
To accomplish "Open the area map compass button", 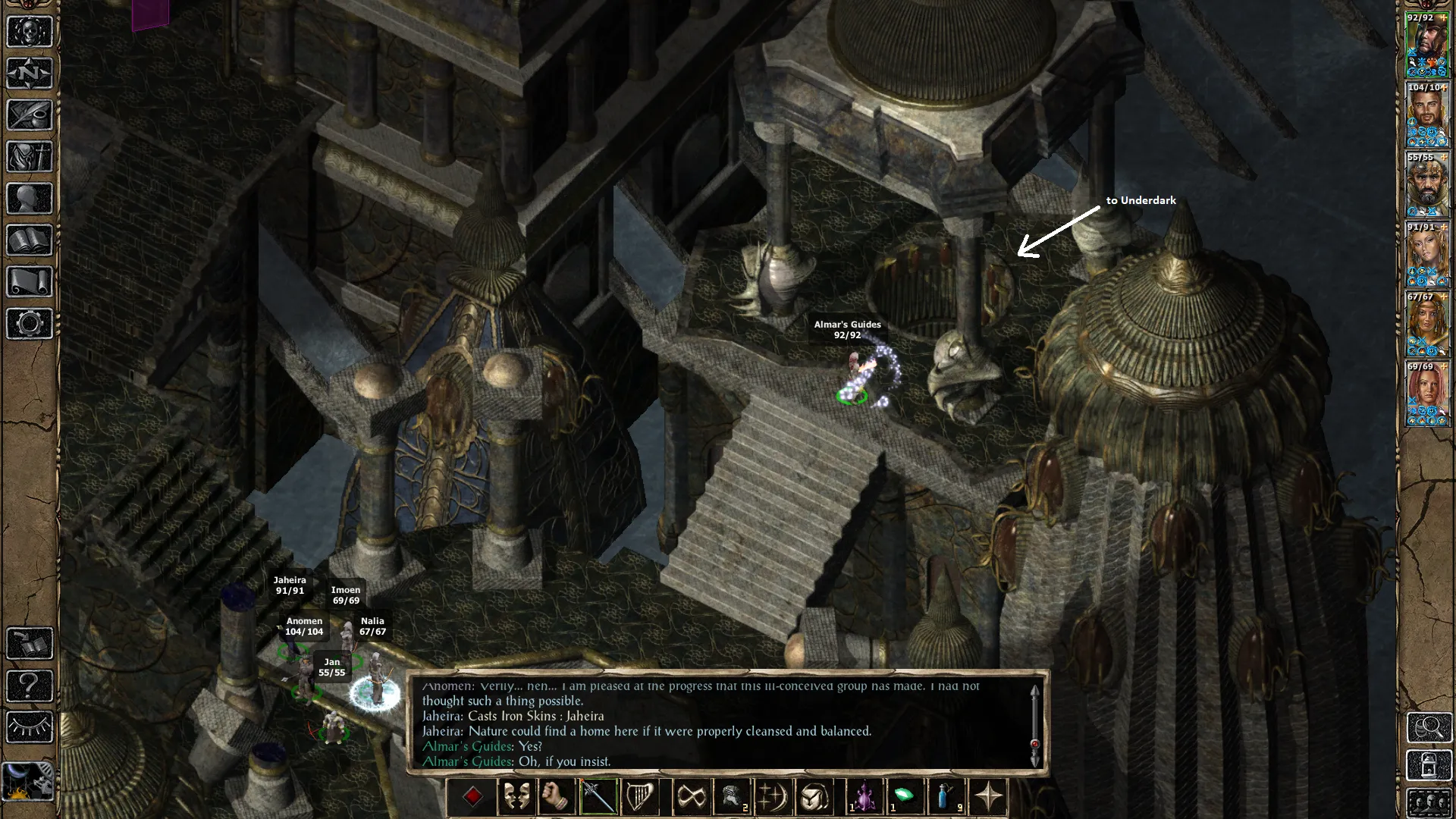I will tap(30, 74).
